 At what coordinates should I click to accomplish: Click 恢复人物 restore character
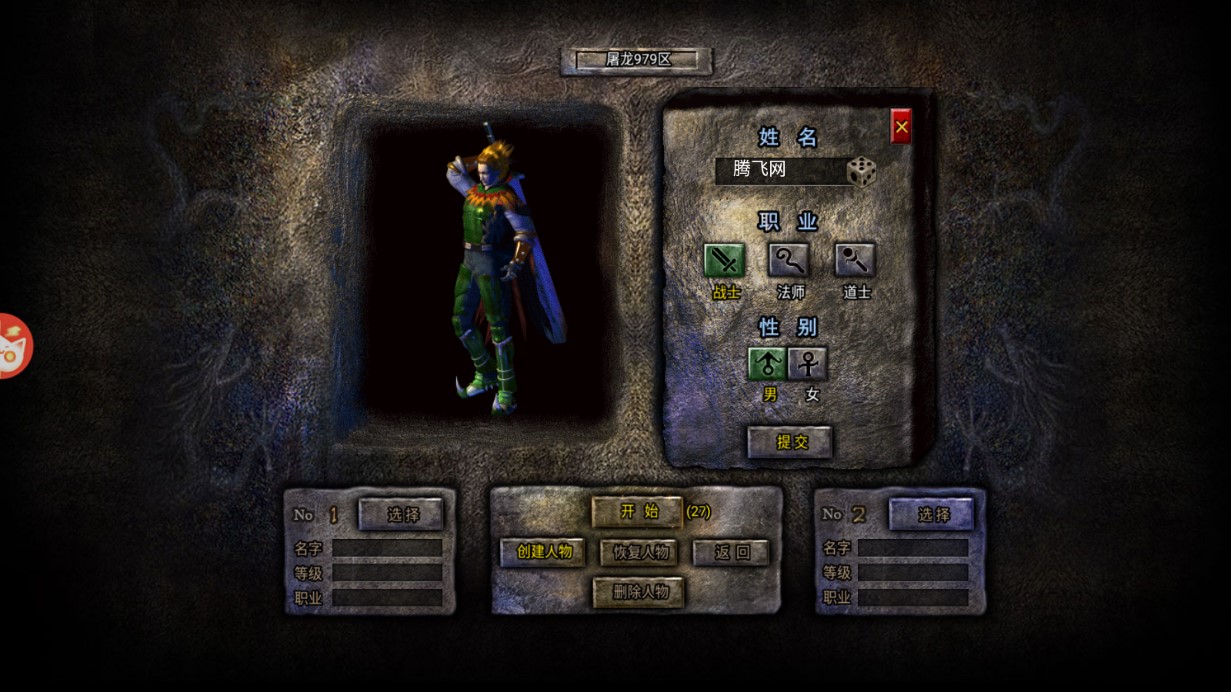639,552
